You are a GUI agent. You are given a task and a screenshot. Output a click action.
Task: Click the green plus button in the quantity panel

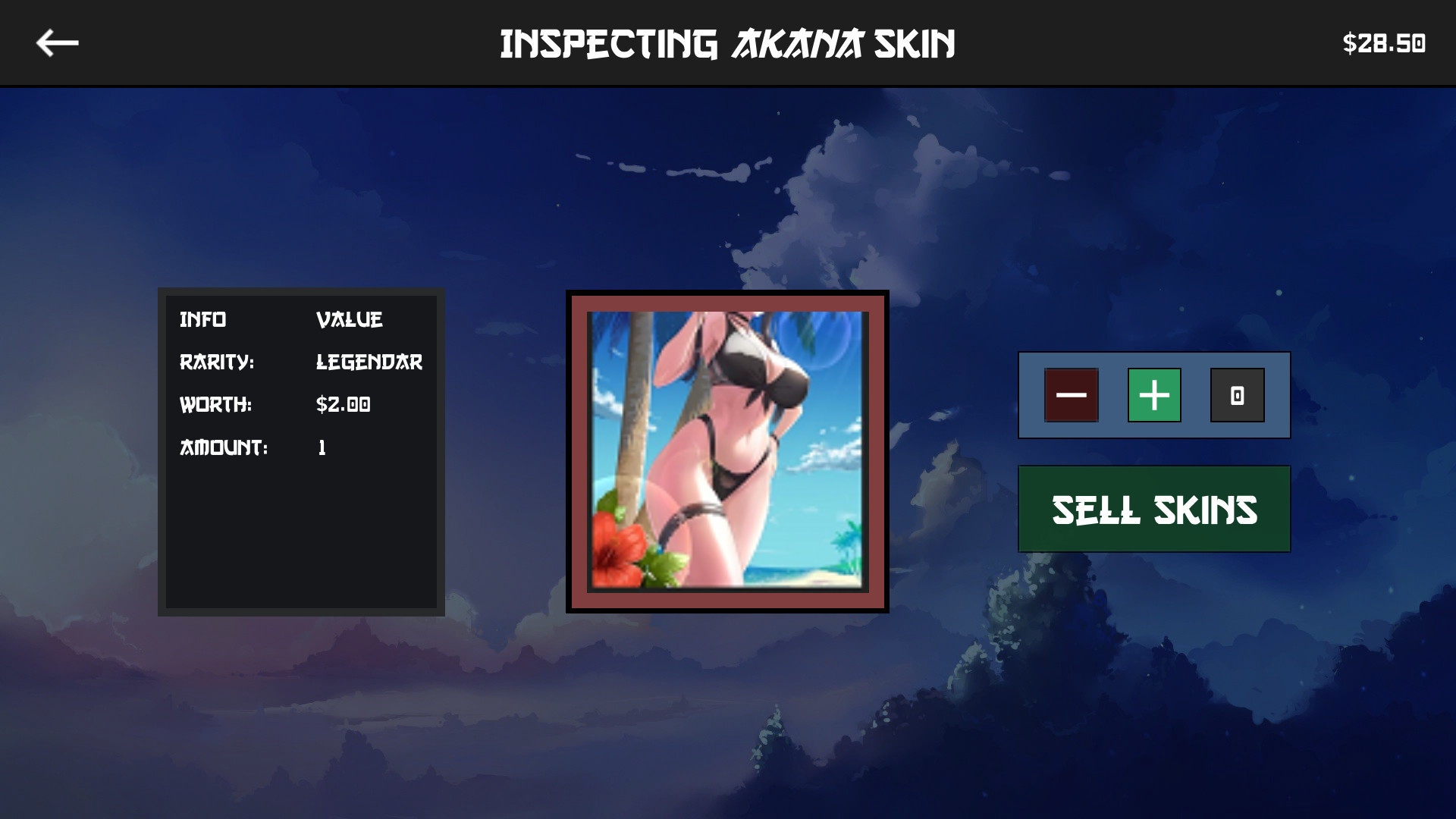coord(1153,395)
